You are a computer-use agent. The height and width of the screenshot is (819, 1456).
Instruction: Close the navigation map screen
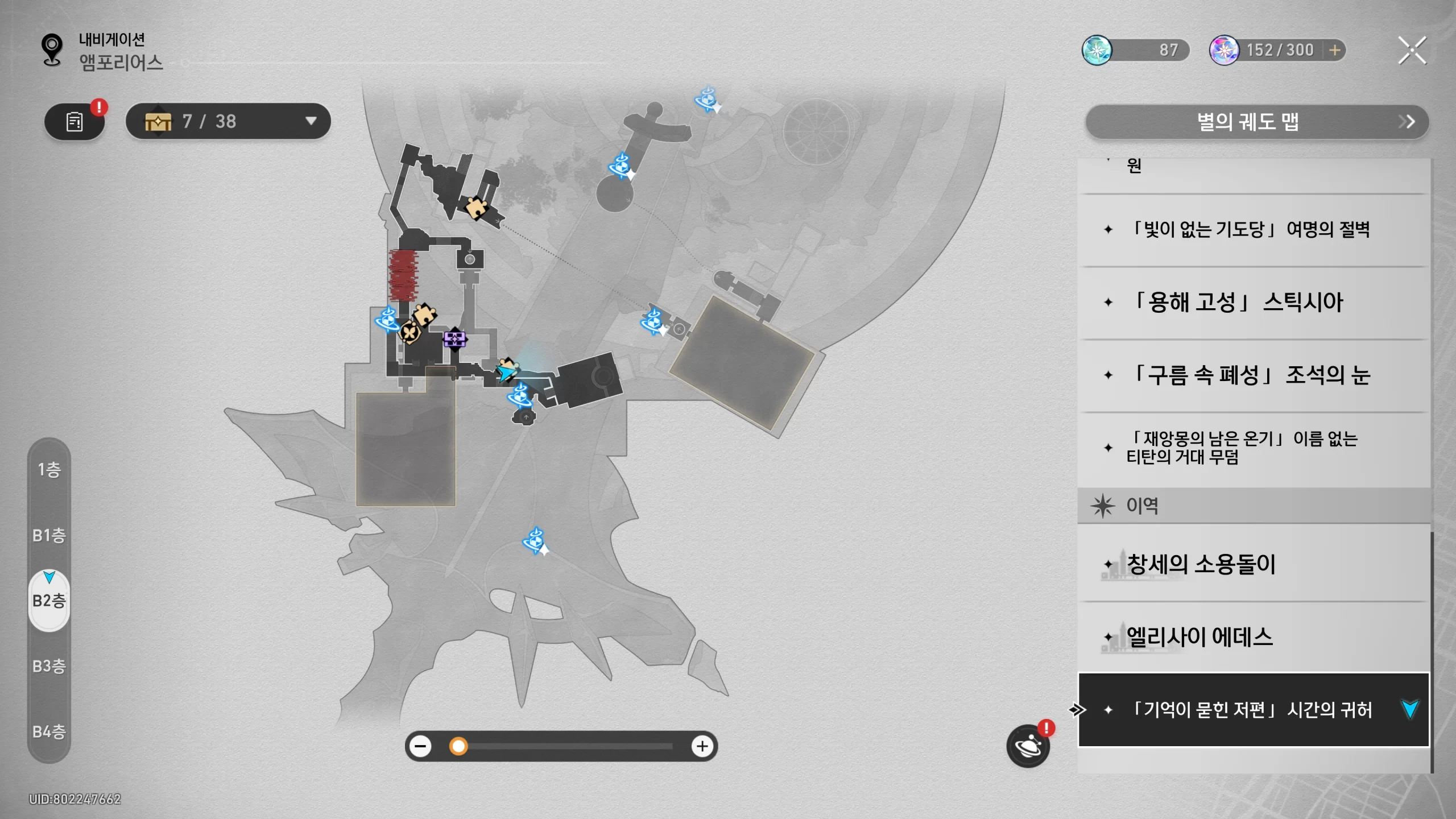[1412, 51]
